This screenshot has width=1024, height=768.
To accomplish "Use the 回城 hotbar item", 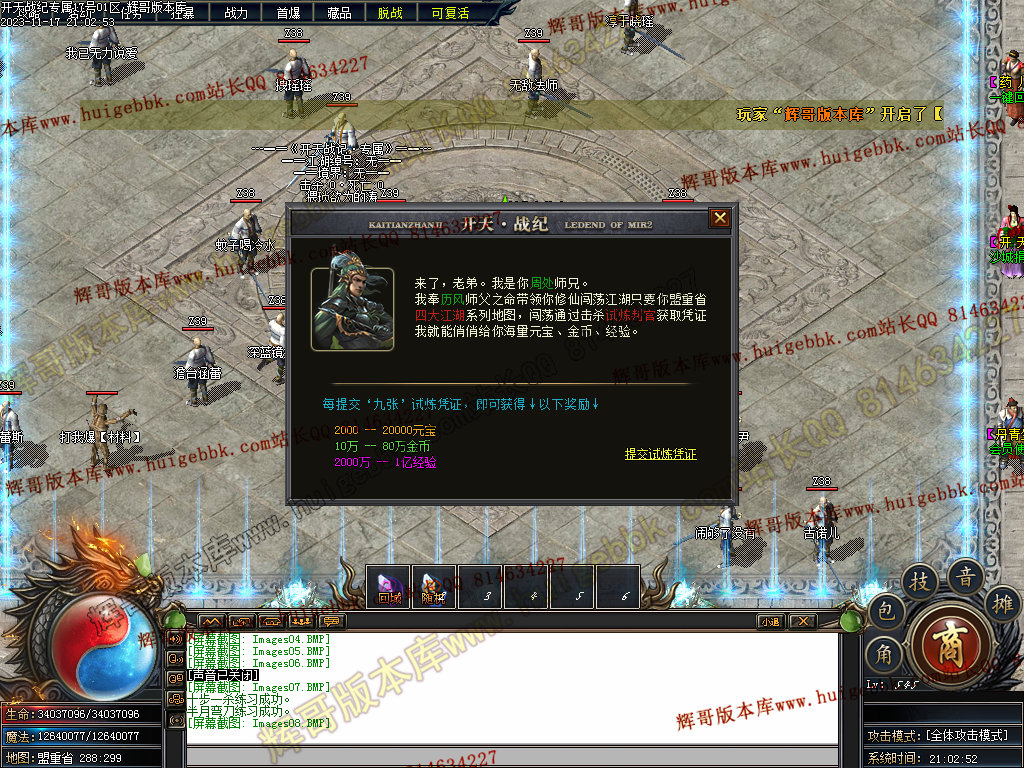I will pyautogui.click(x=389, y=587).
